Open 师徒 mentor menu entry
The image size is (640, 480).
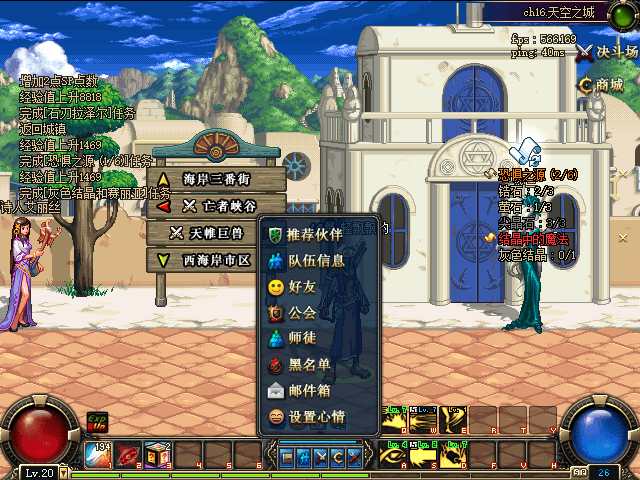click(x=302, y=338)
